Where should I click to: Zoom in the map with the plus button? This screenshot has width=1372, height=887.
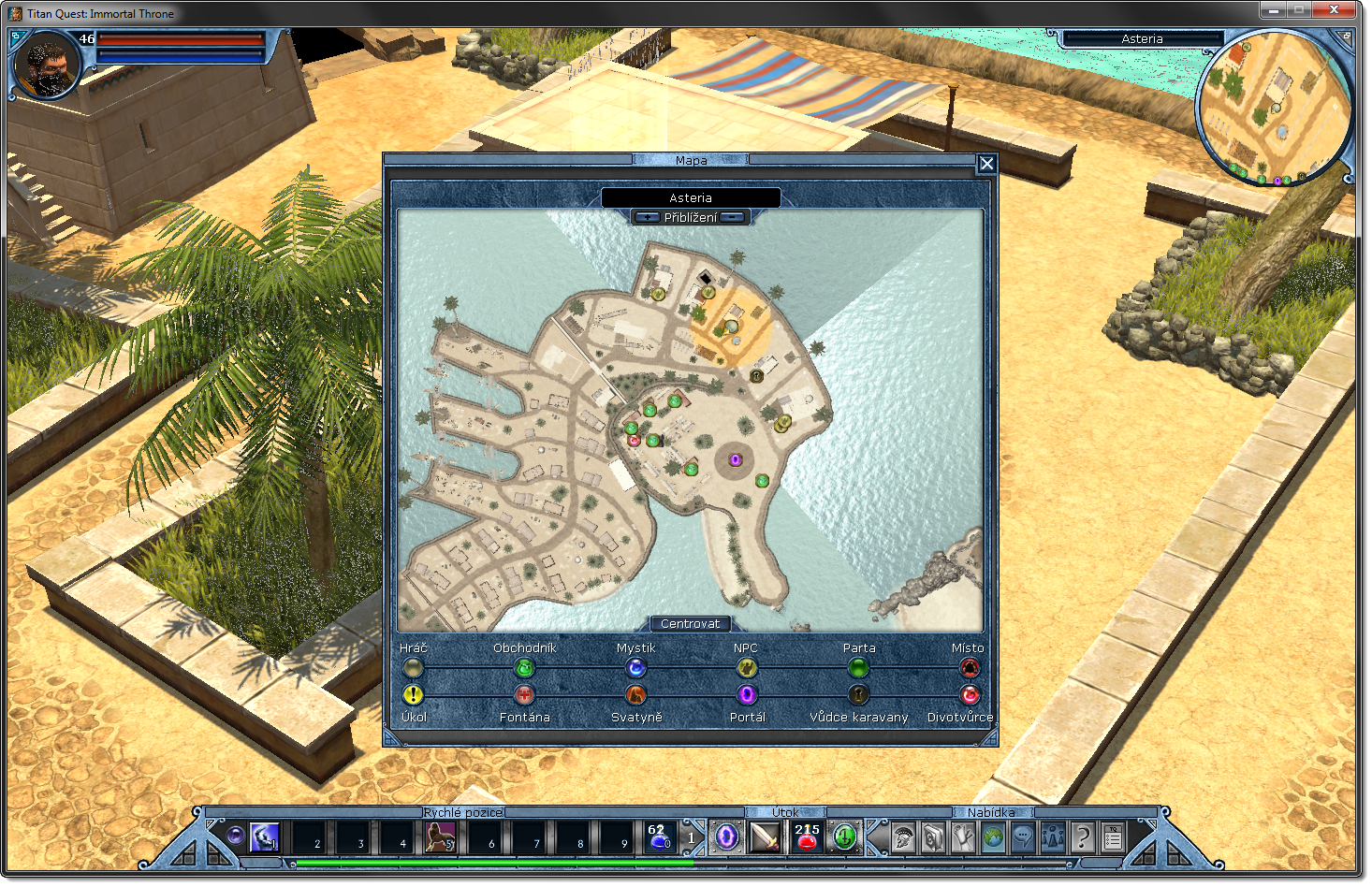pos(647,217)
